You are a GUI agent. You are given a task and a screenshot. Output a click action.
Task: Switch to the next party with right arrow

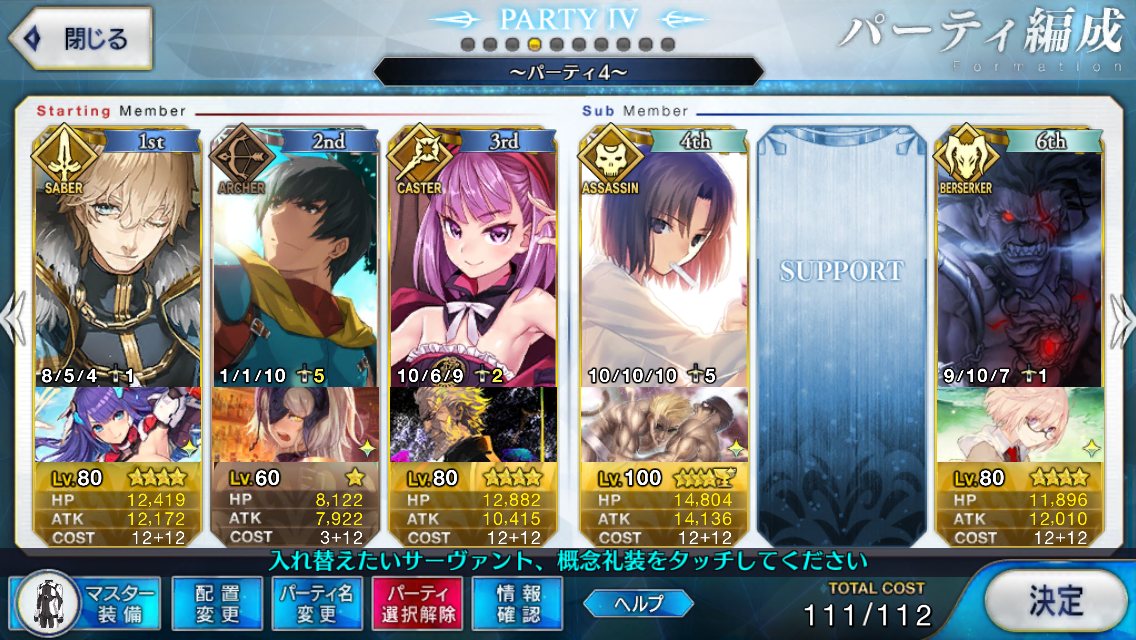click(1122, 320)
